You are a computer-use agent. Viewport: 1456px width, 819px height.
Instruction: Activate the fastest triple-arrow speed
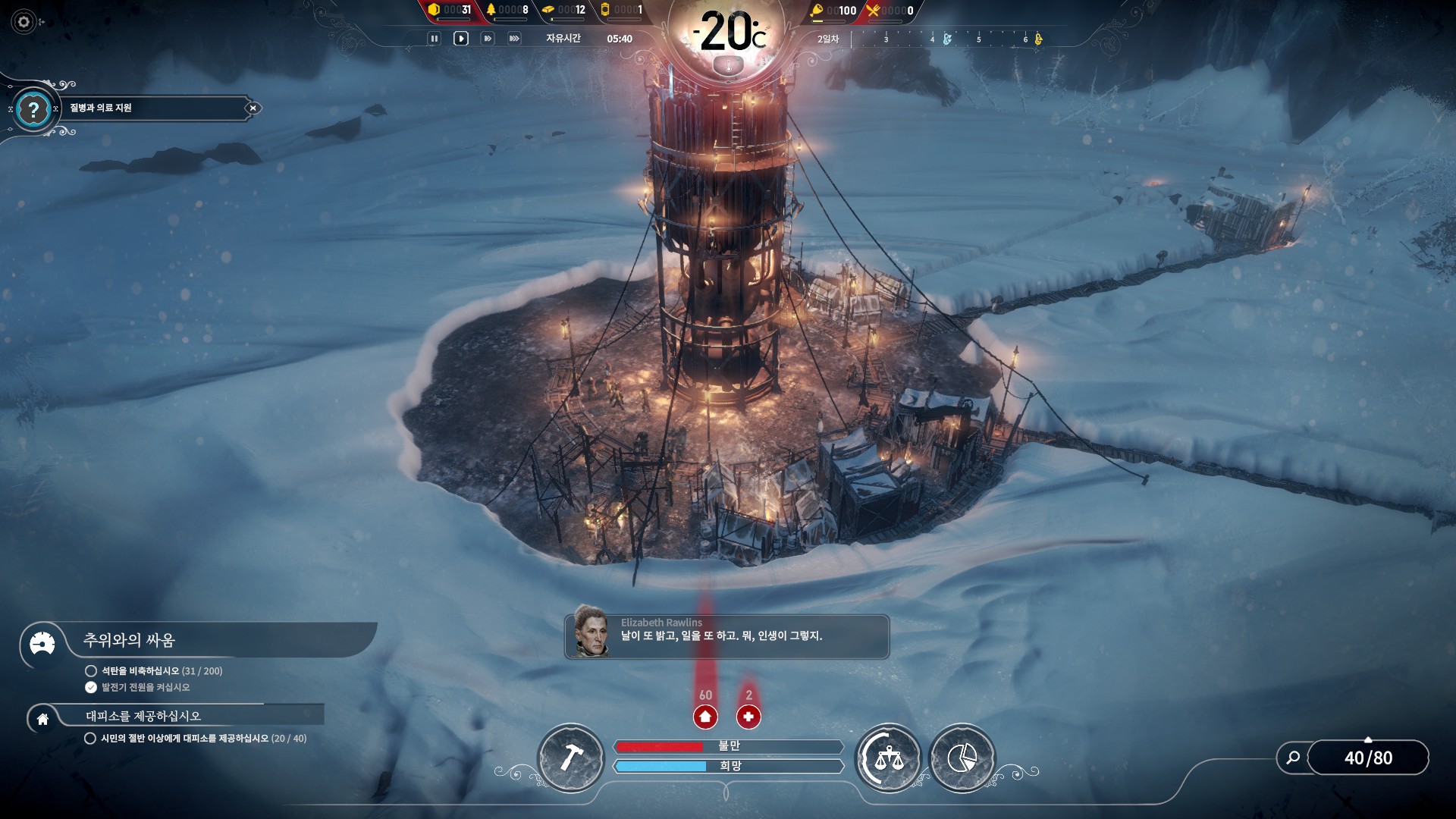pyautogui.click(x=514, y=39)
